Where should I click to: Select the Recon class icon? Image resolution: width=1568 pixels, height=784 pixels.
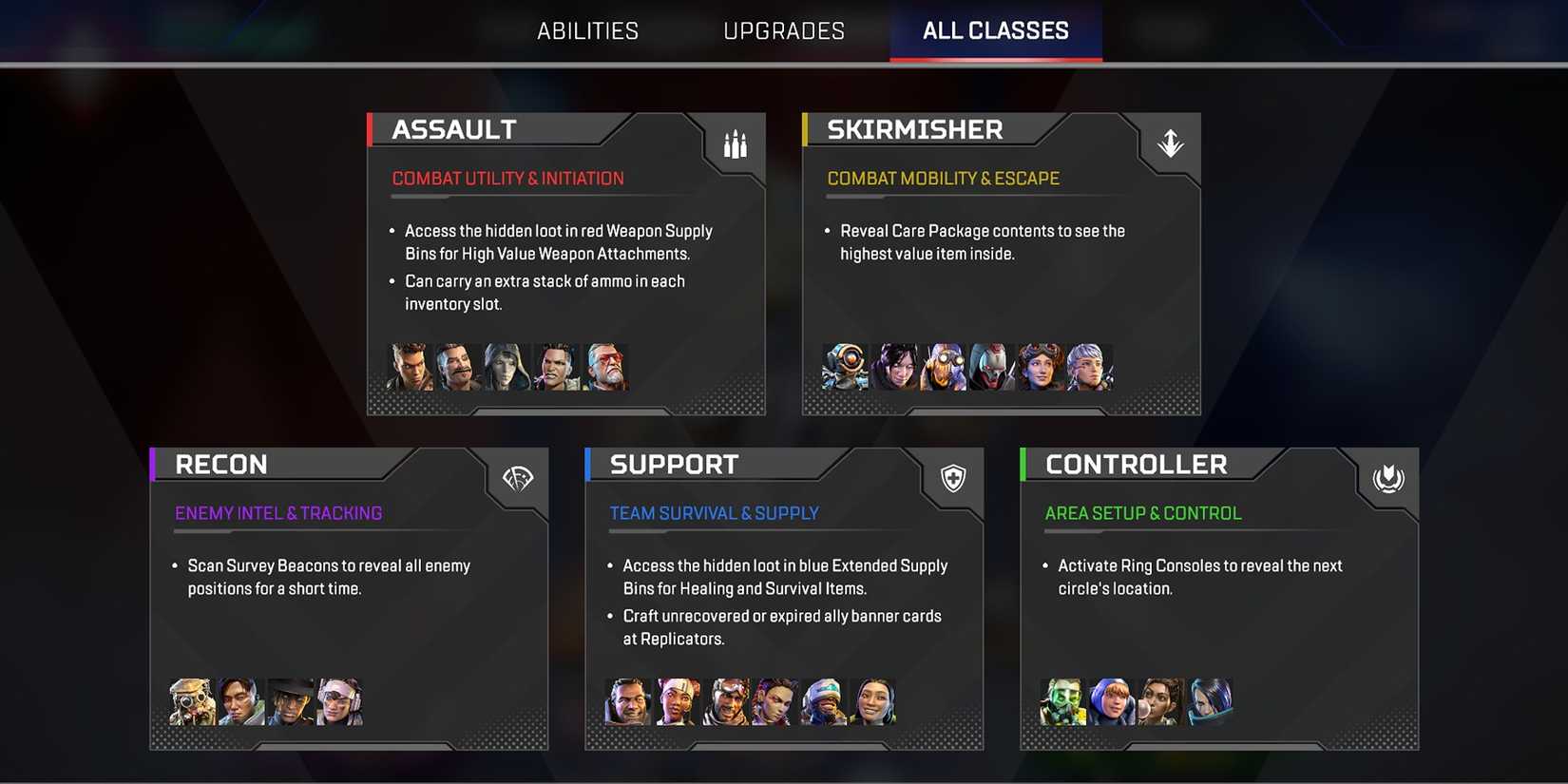(x=516, y=478)
